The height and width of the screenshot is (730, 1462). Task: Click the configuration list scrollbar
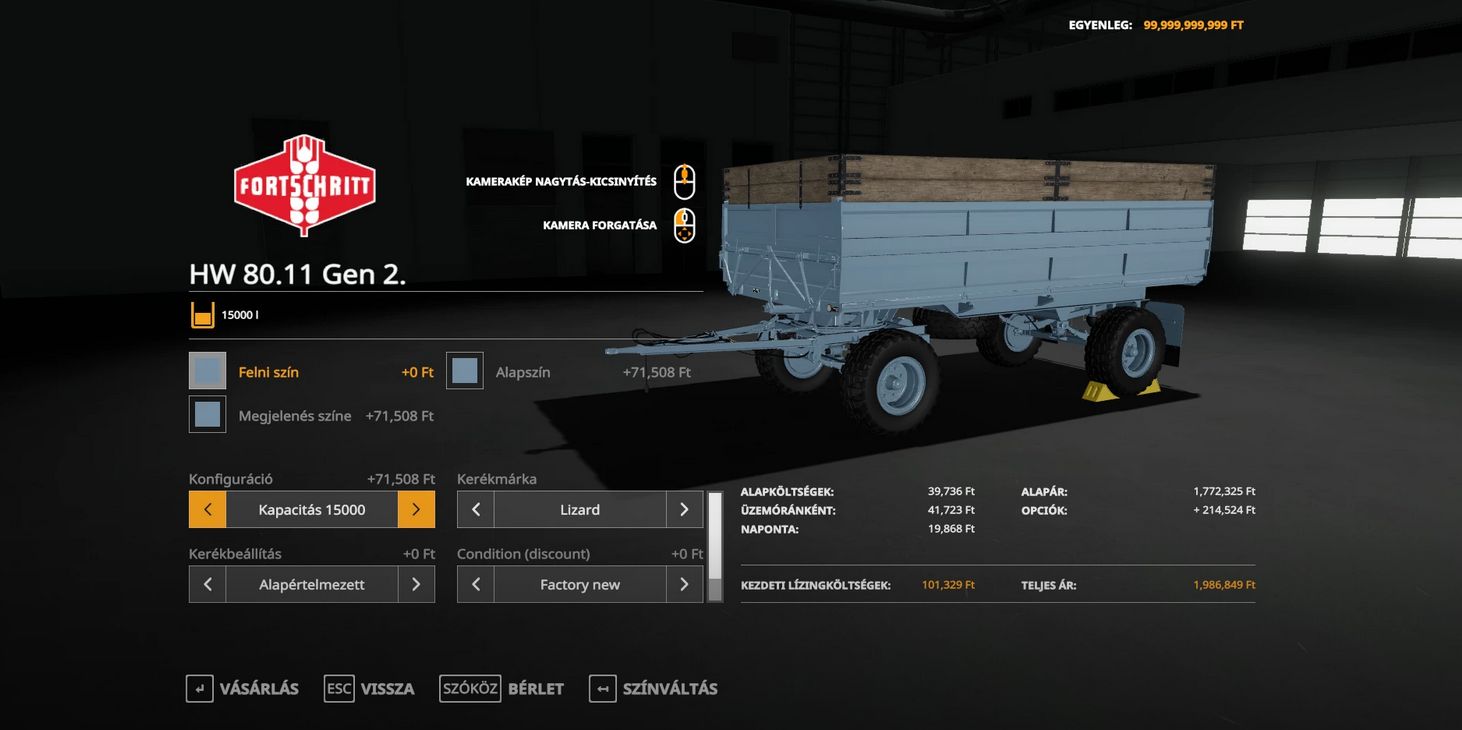point(715,546)
